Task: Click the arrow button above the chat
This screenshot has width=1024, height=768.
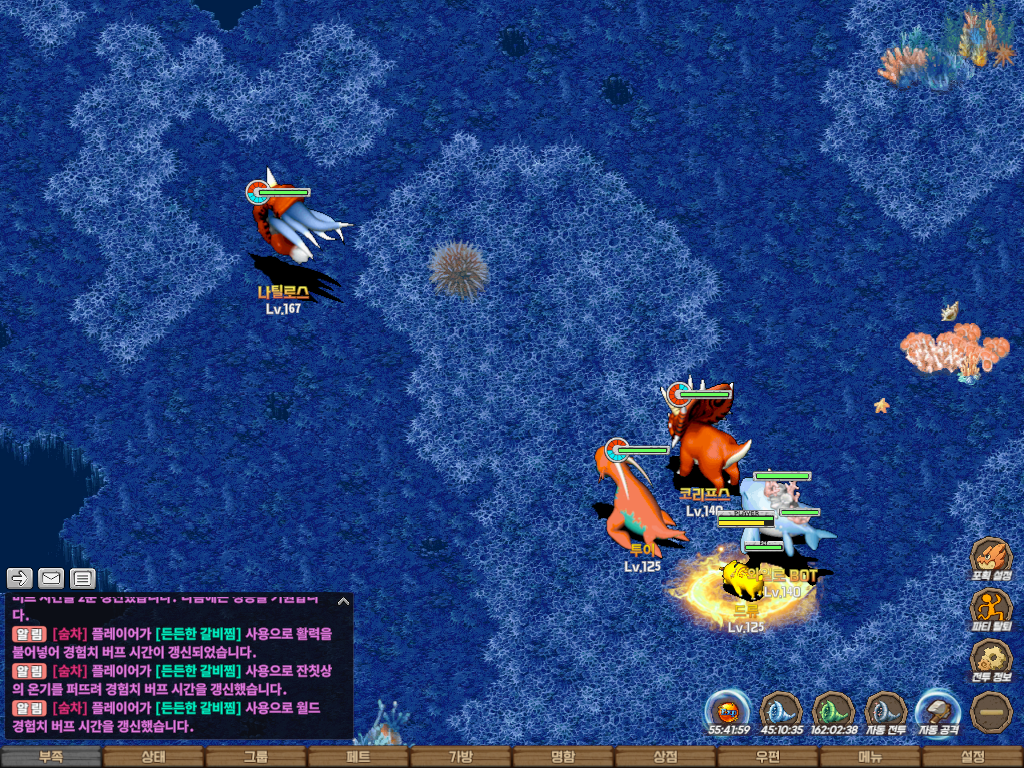Action: 20,578
